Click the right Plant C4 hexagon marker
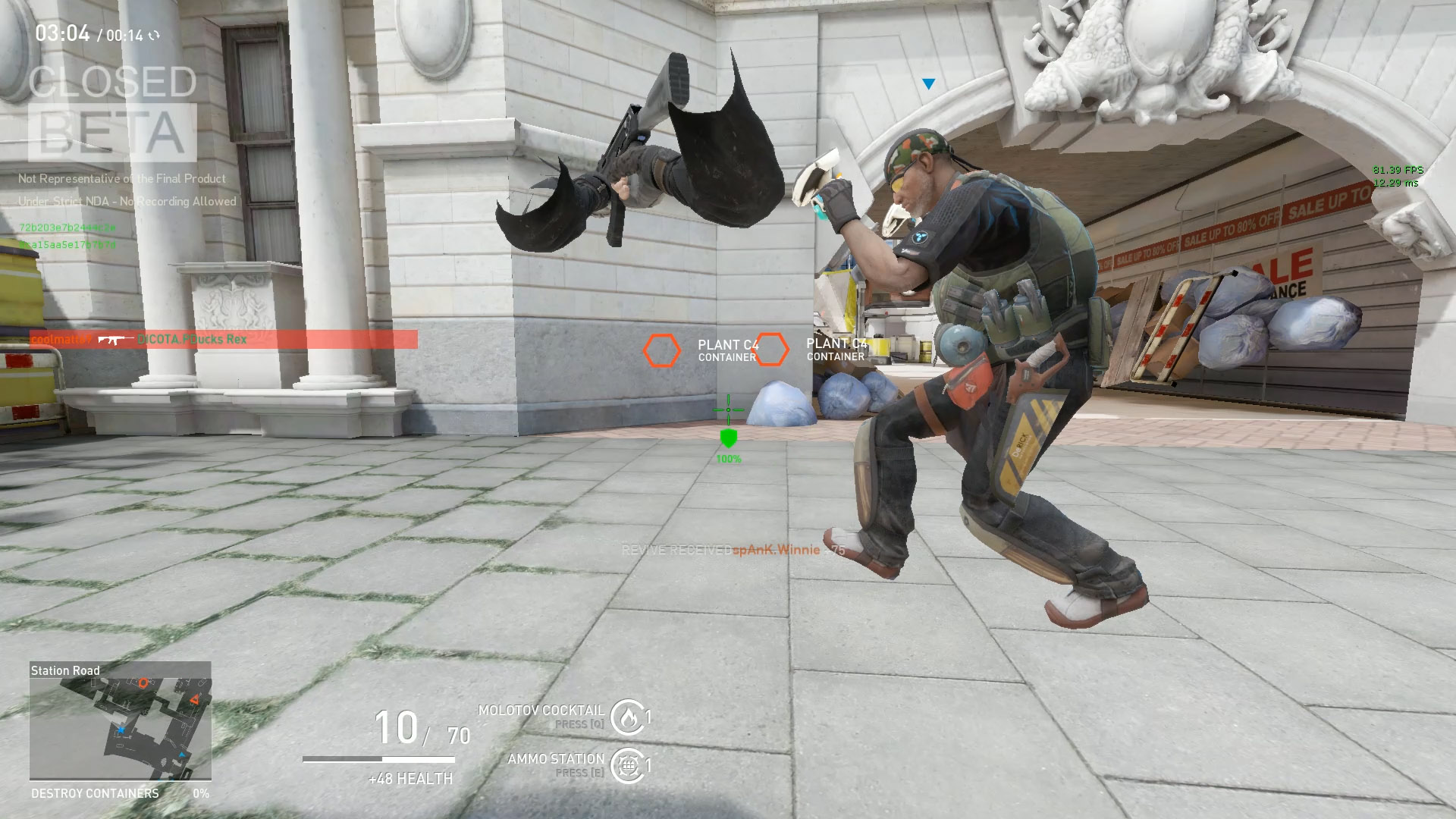1456x819 pixels. pyautogui.click(x=771, y=350)
